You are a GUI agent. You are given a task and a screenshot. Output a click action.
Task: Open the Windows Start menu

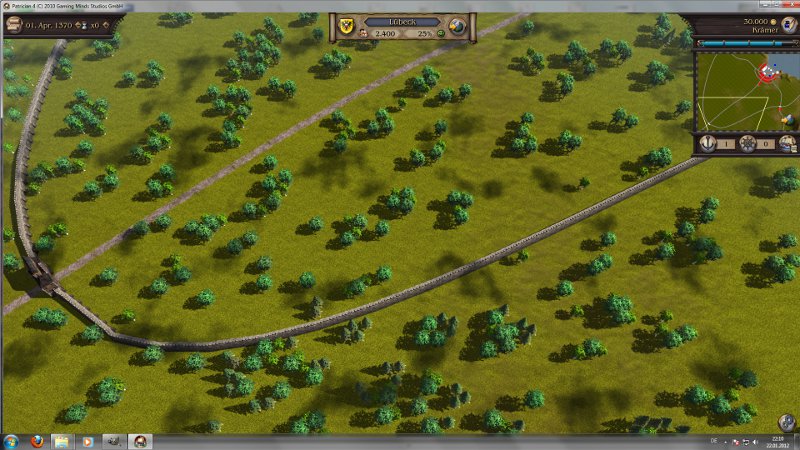click(x=11, y=441)
